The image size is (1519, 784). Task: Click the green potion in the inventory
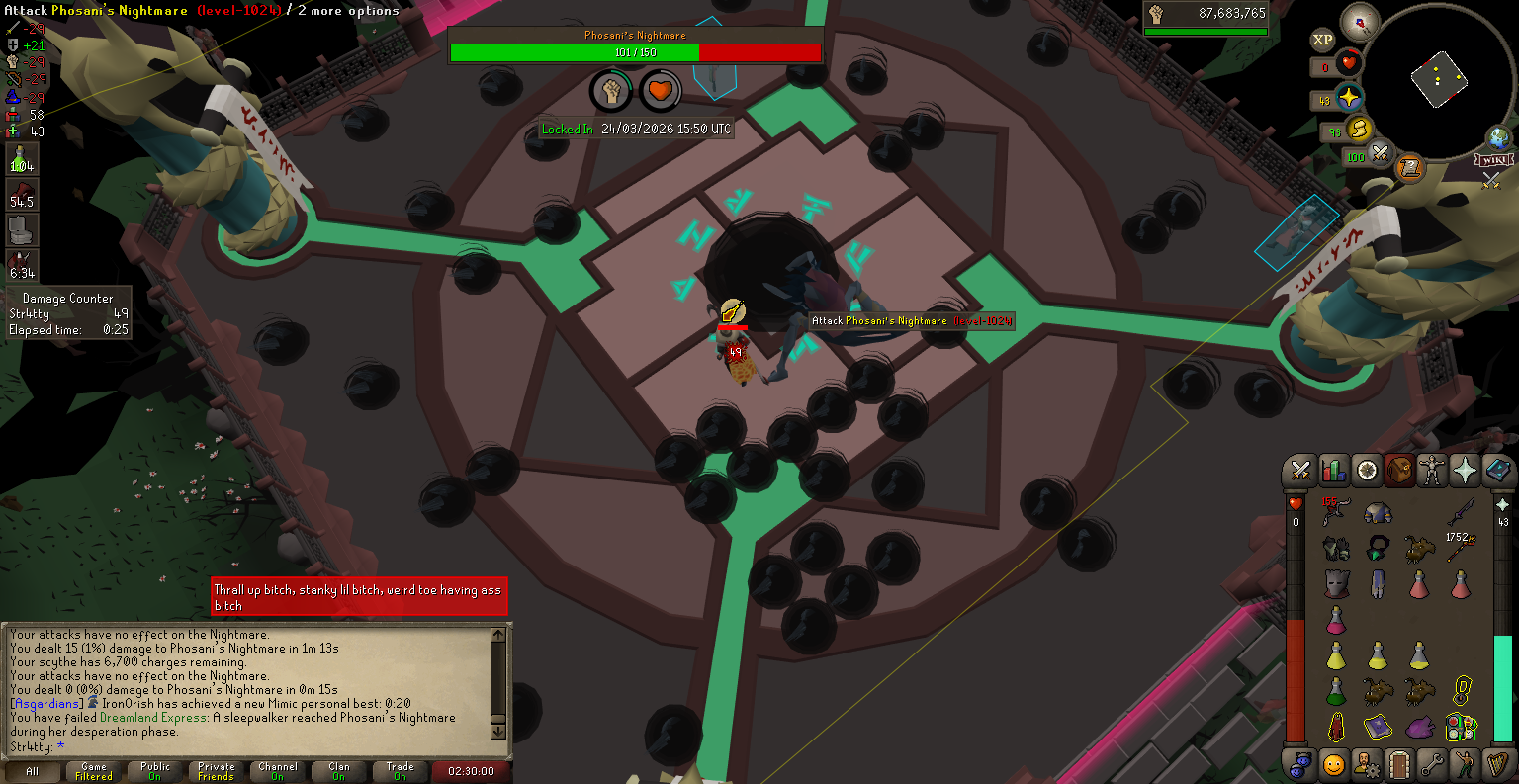(x=1336, y=691)
